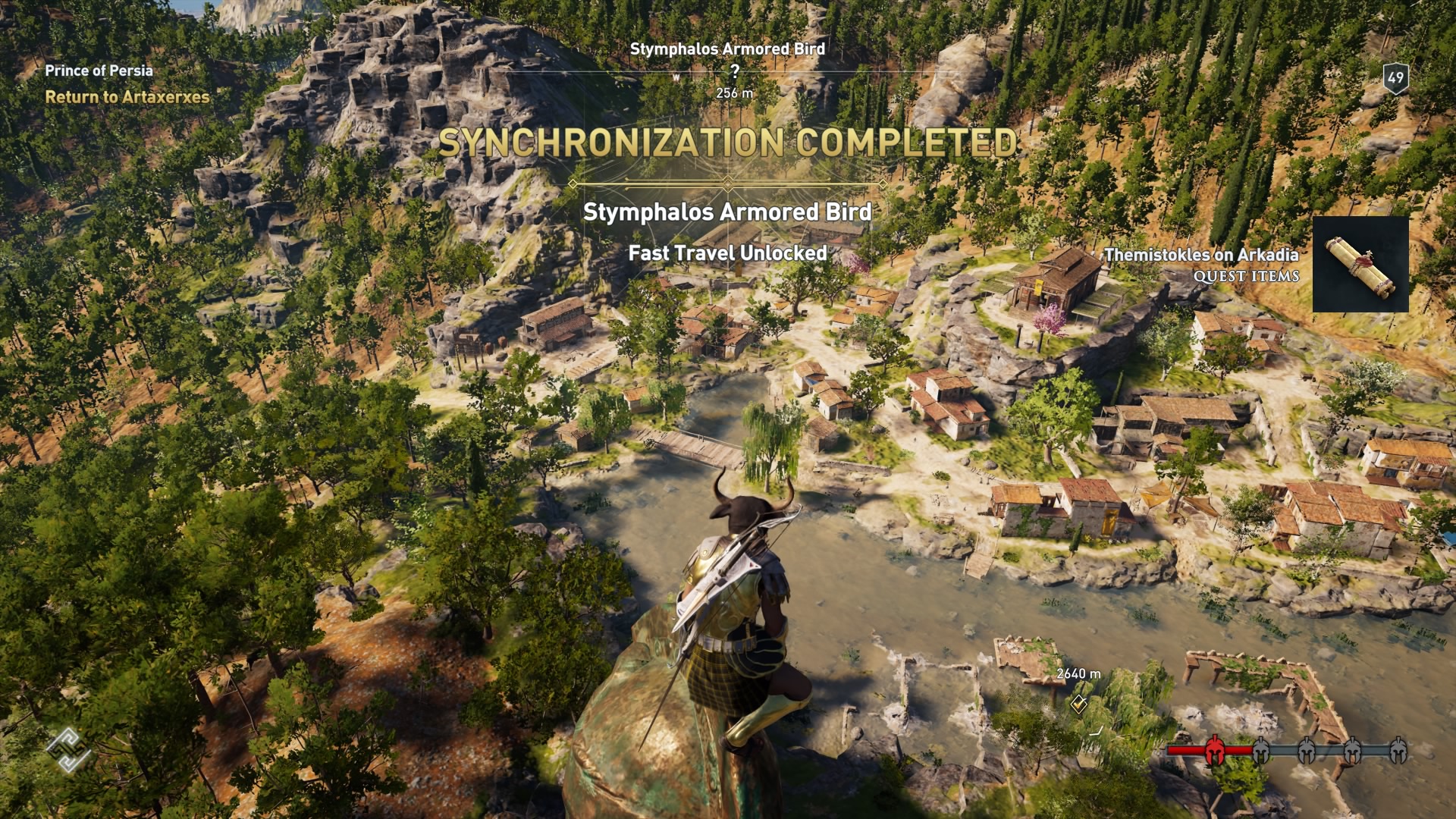Select the Prince of Persia quest tracker

(99, 71)
